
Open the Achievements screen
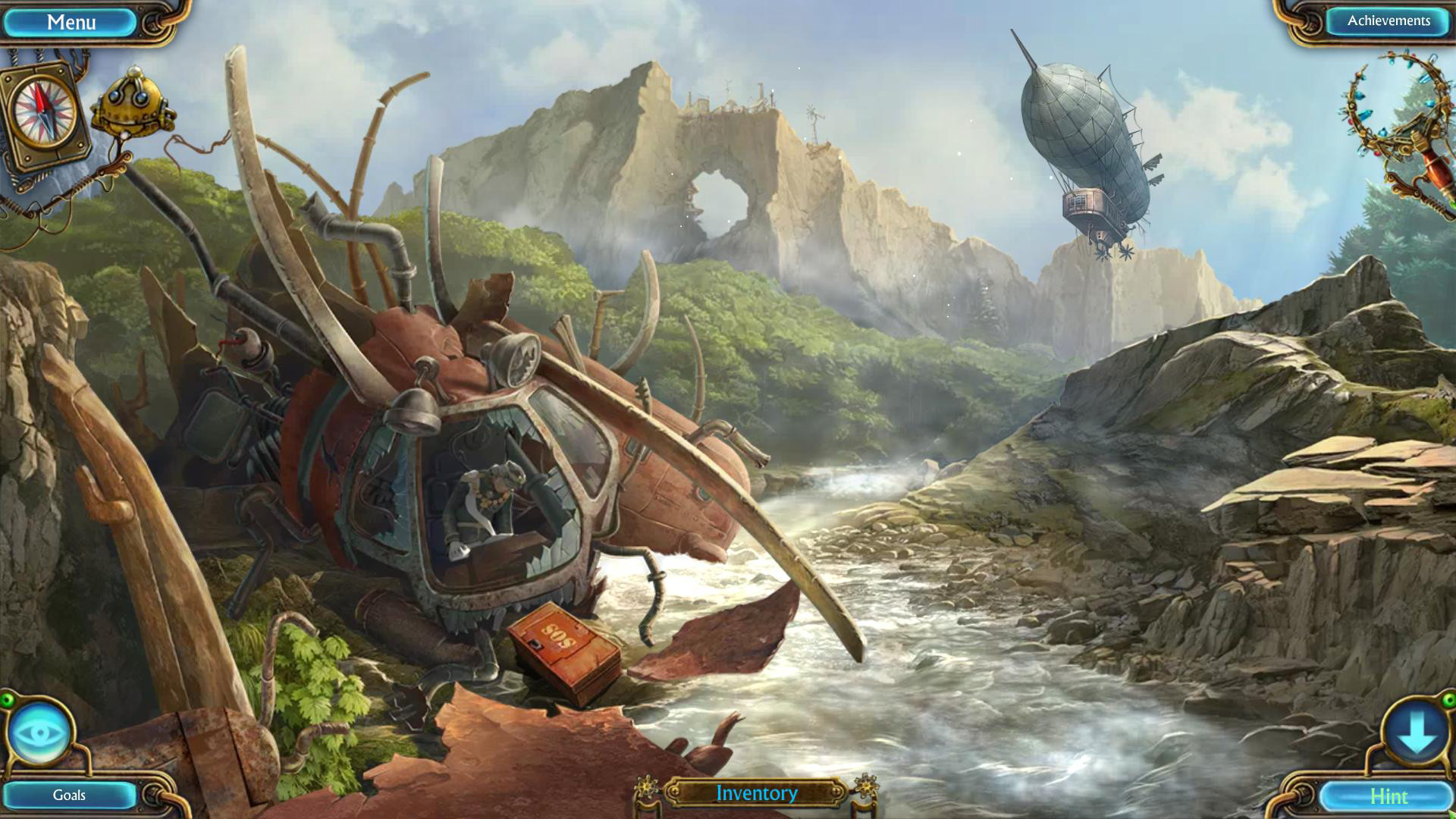point(1389,21)
